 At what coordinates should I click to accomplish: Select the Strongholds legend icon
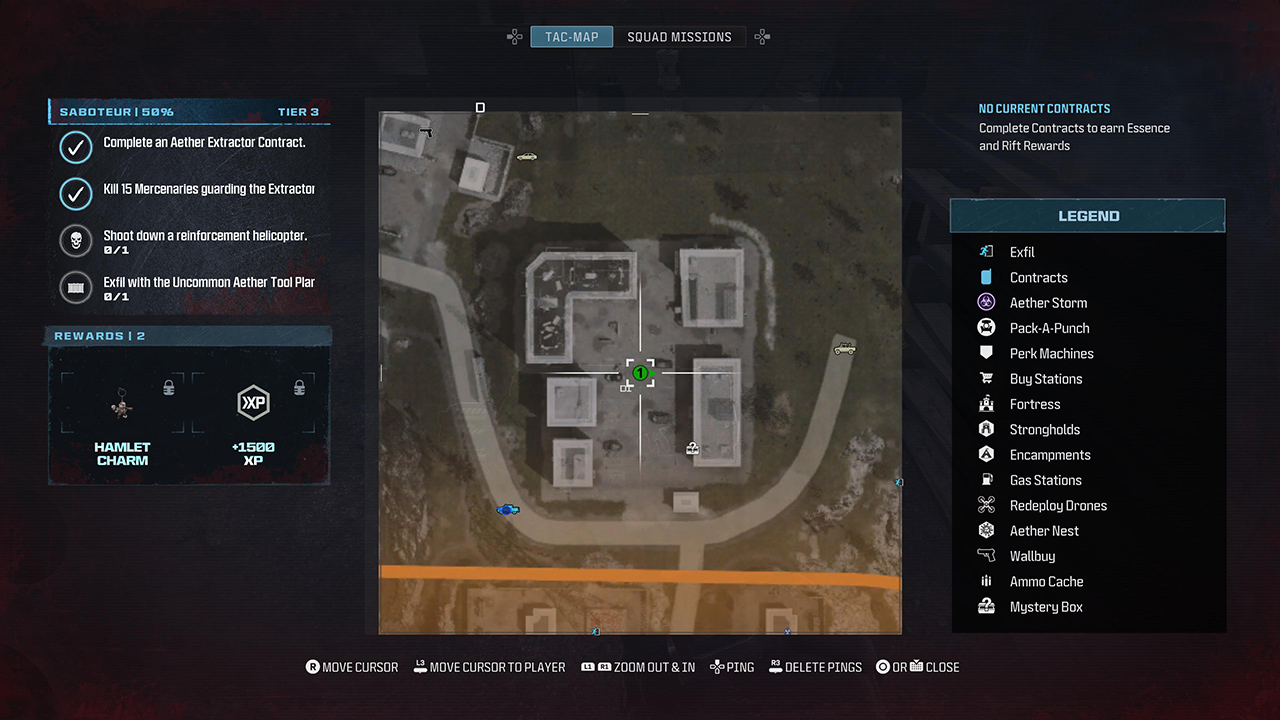(988, 429)
